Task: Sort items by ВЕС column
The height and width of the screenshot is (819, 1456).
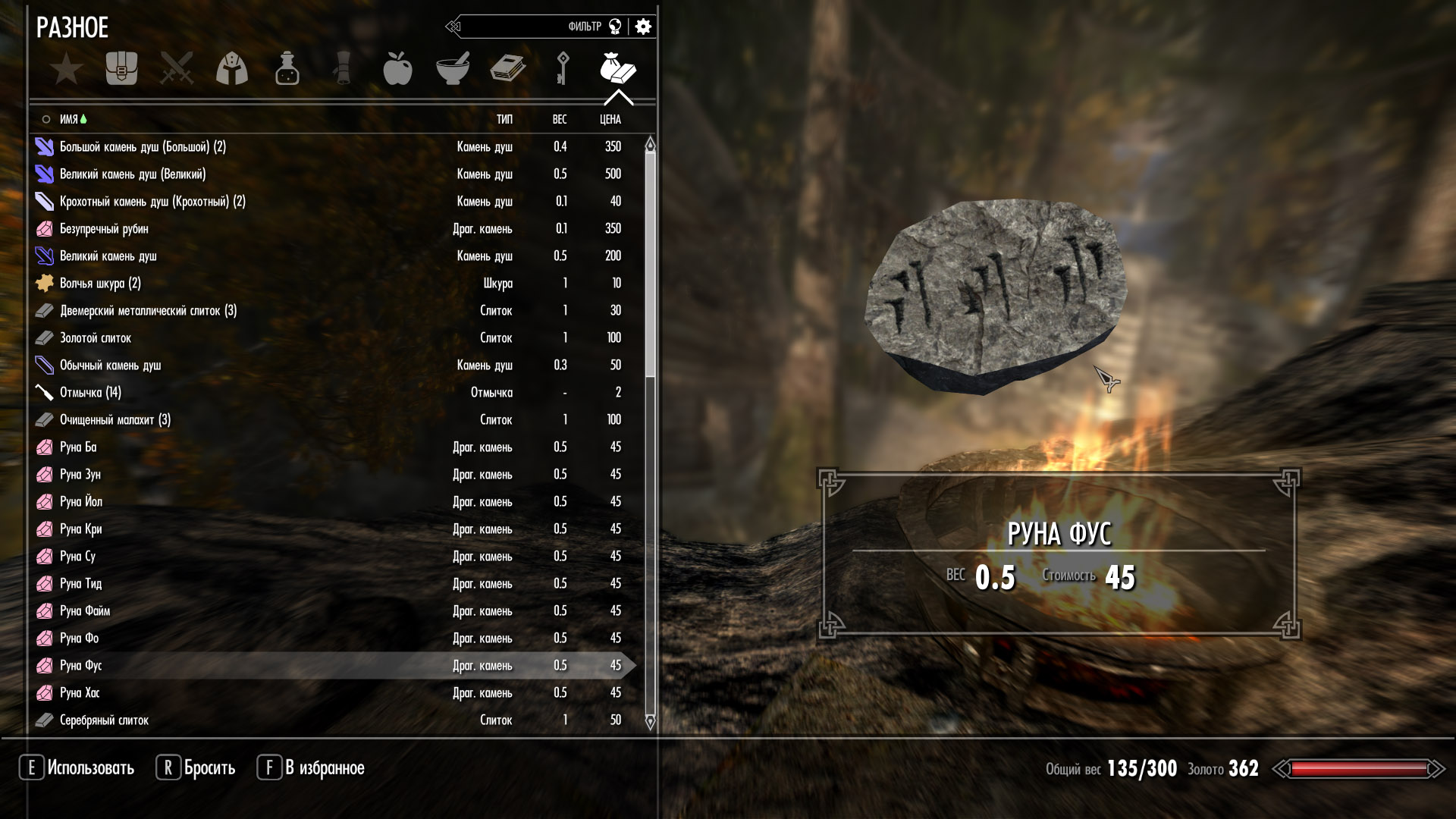Action: (x=560, y=120)
